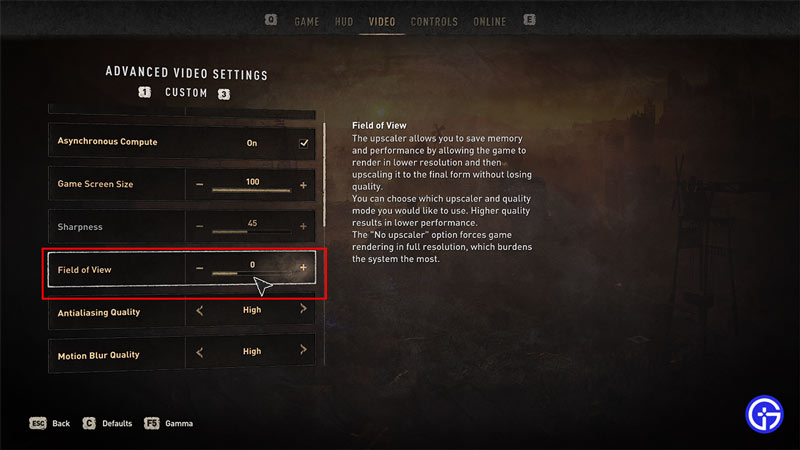Decrease Game Screen Size with minus

click(x=199, y=185)
